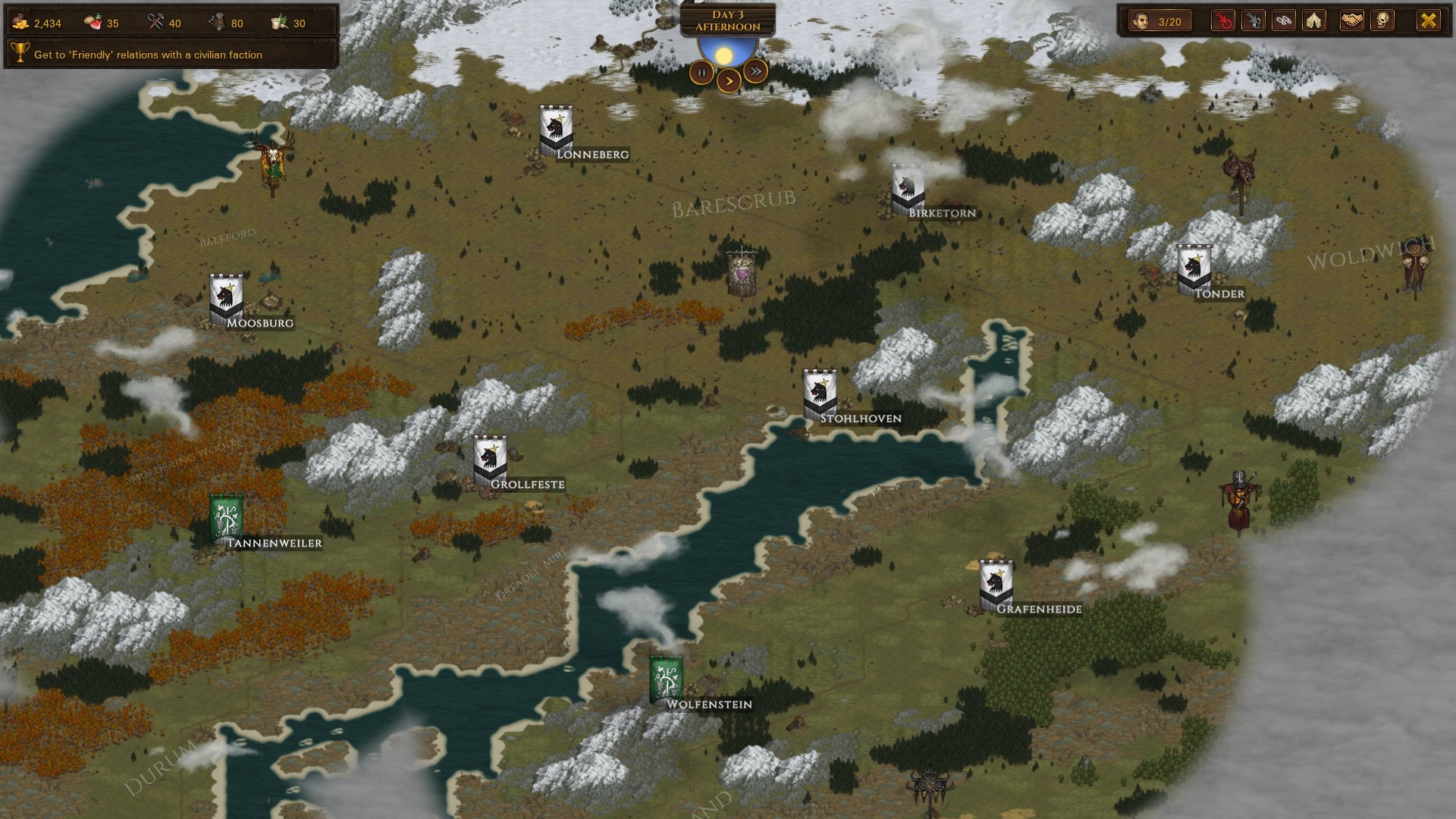
Task: Click the food provisions icon
Action: 93,23
